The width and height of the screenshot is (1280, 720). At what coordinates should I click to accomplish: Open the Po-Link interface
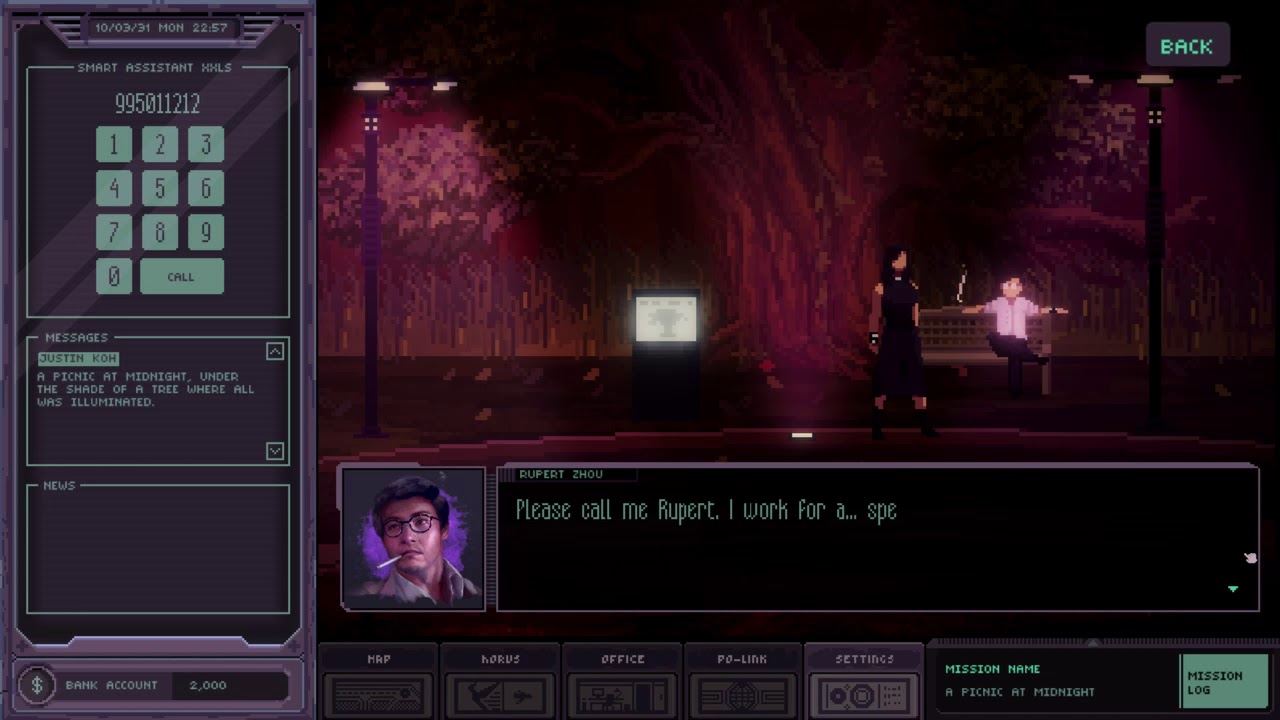pyautogui.click(x=742, y=682)
